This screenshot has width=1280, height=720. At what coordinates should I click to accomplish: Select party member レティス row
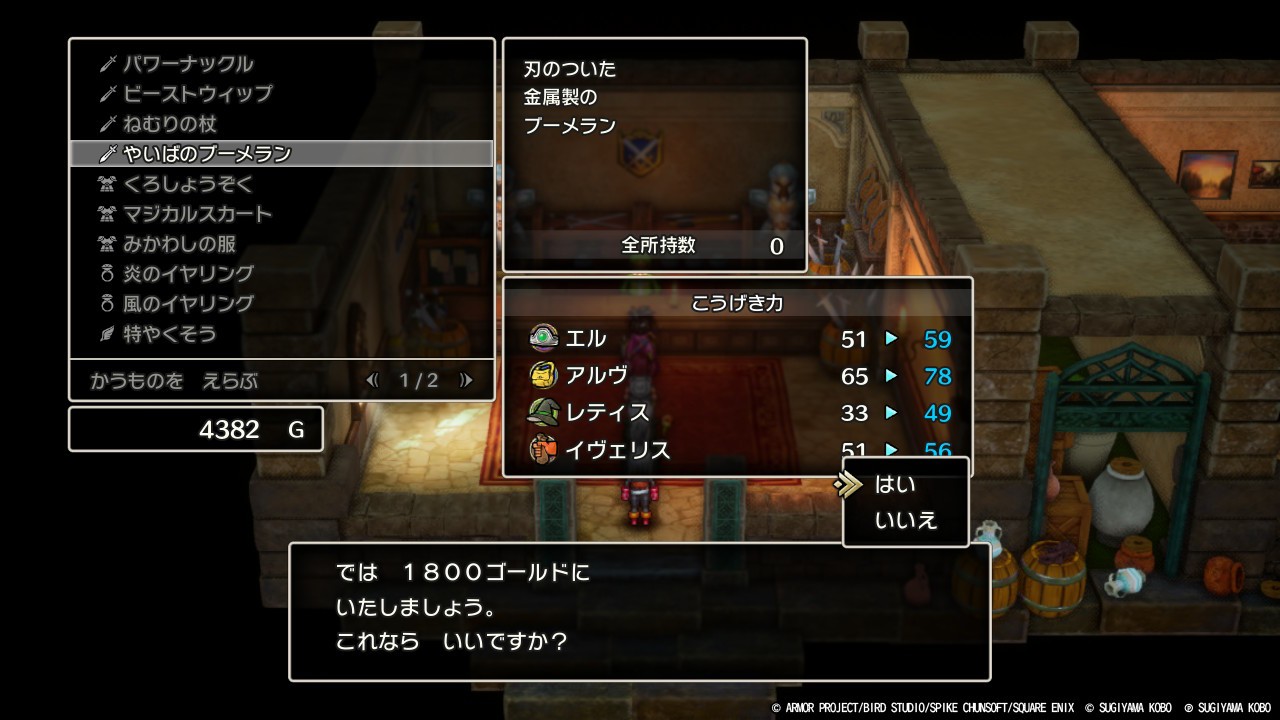point(738,413)
